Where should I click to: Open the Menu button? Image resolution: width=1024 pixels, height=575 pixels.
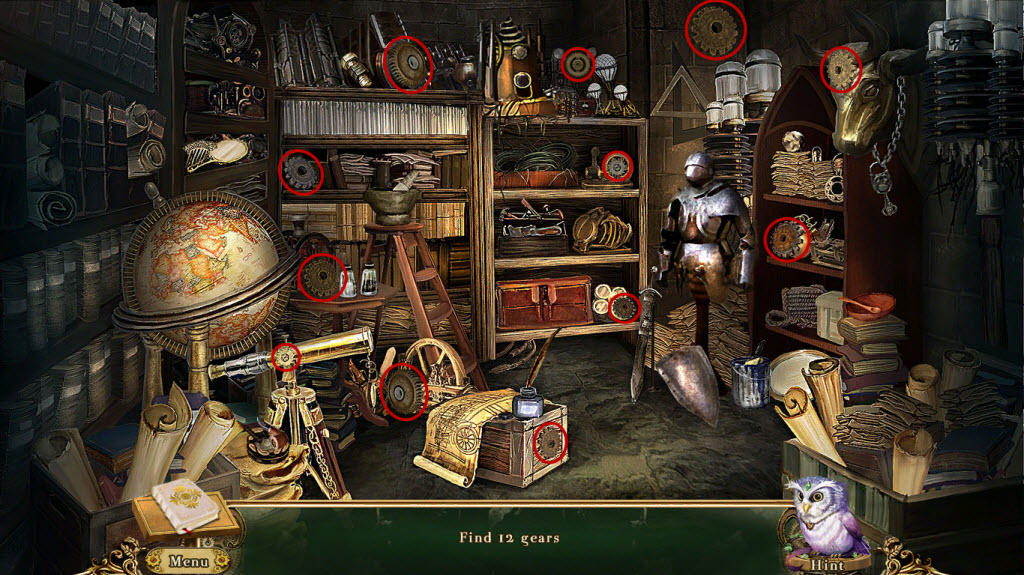187,560
